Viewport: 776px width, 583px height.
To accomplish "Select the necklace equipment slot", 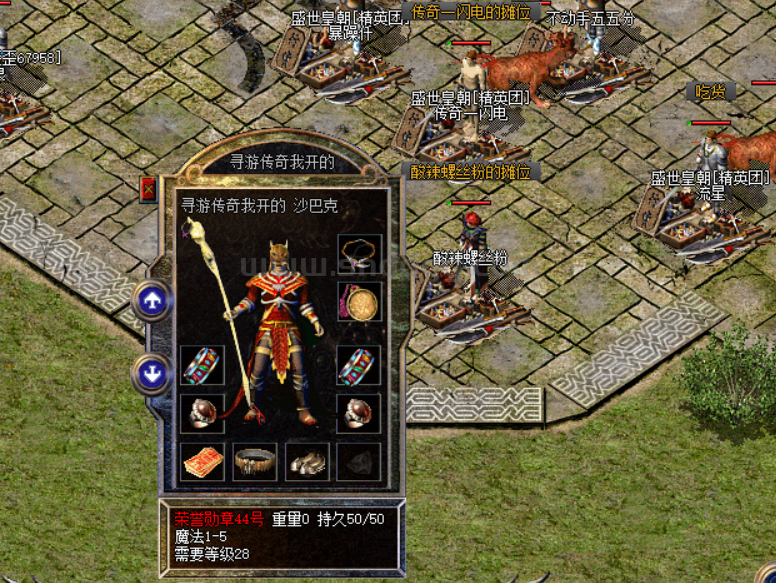I will (359, 253).
